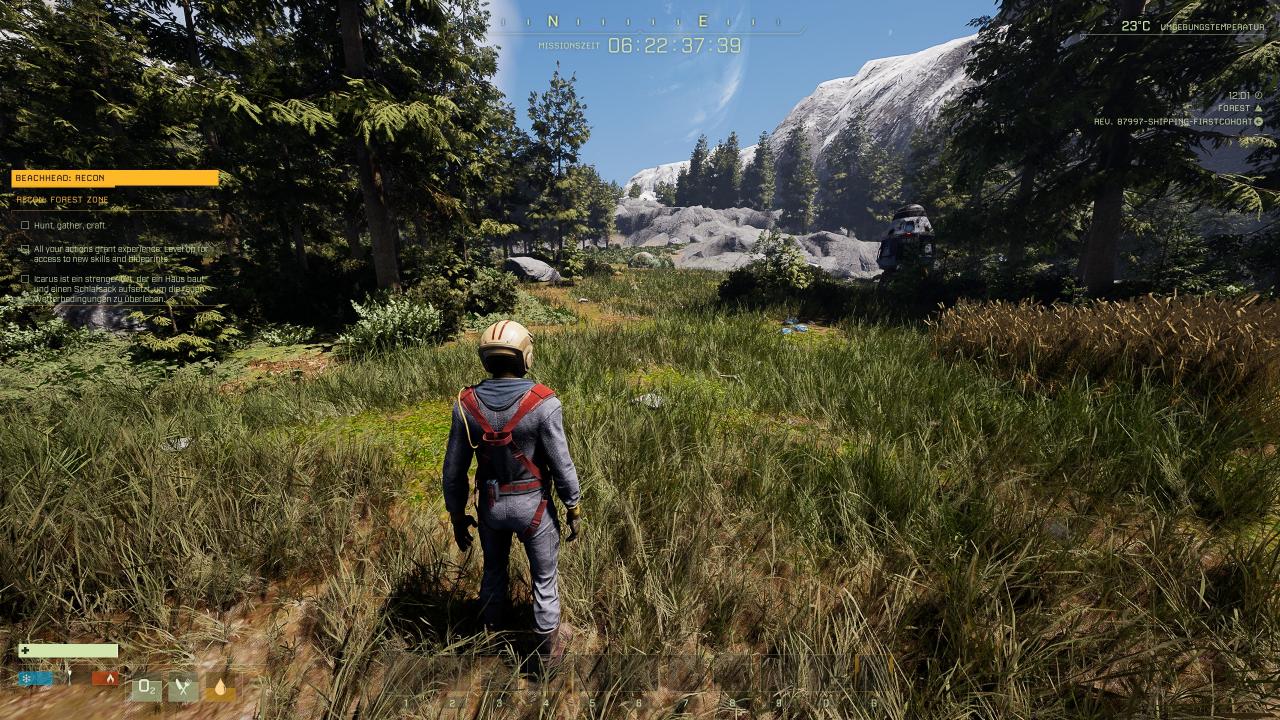Check the "All your actions grant experience" objective
Viewport: 1280px width, 720px height.
coord(25,249)
